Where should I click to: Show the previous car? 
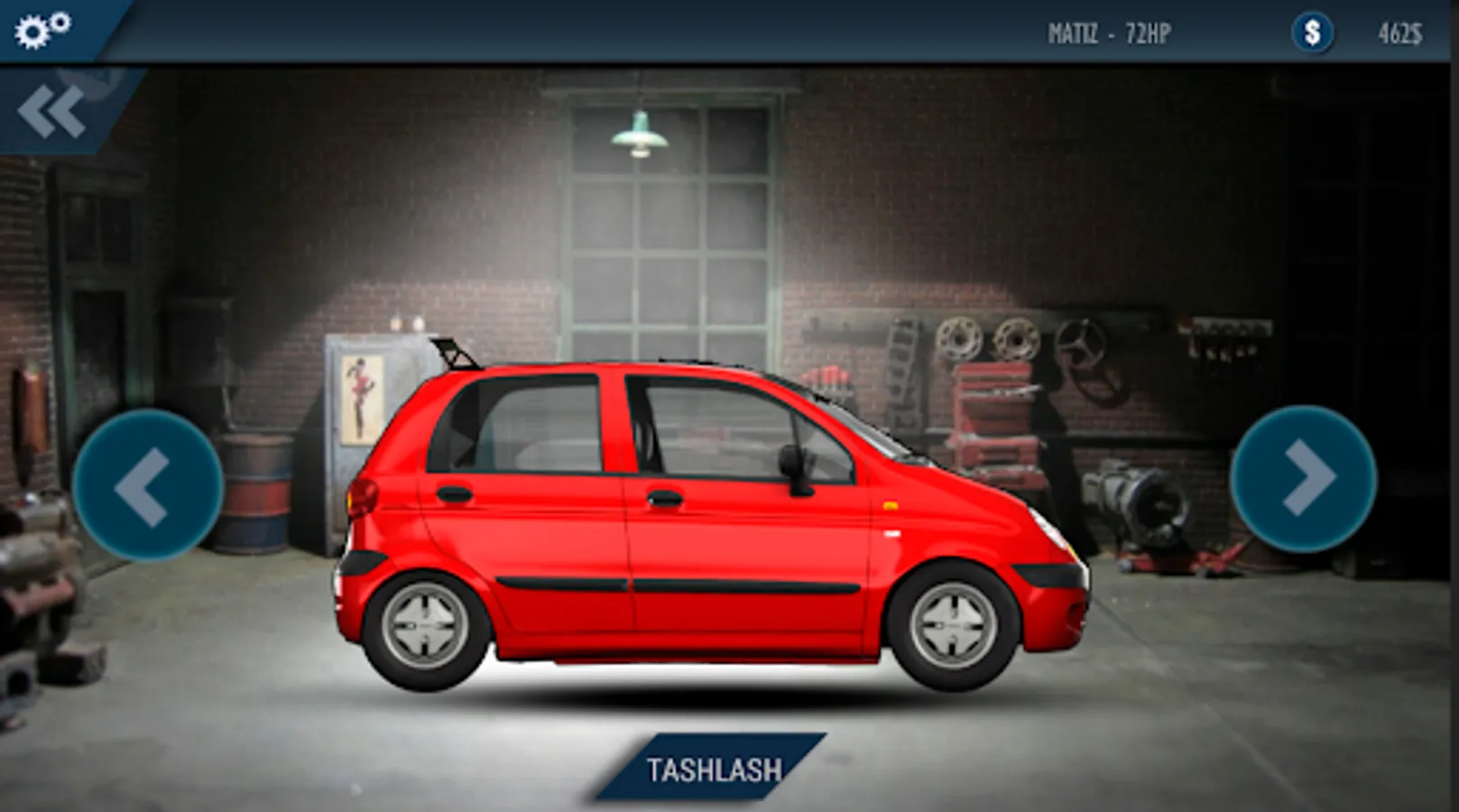pos(147,484)
